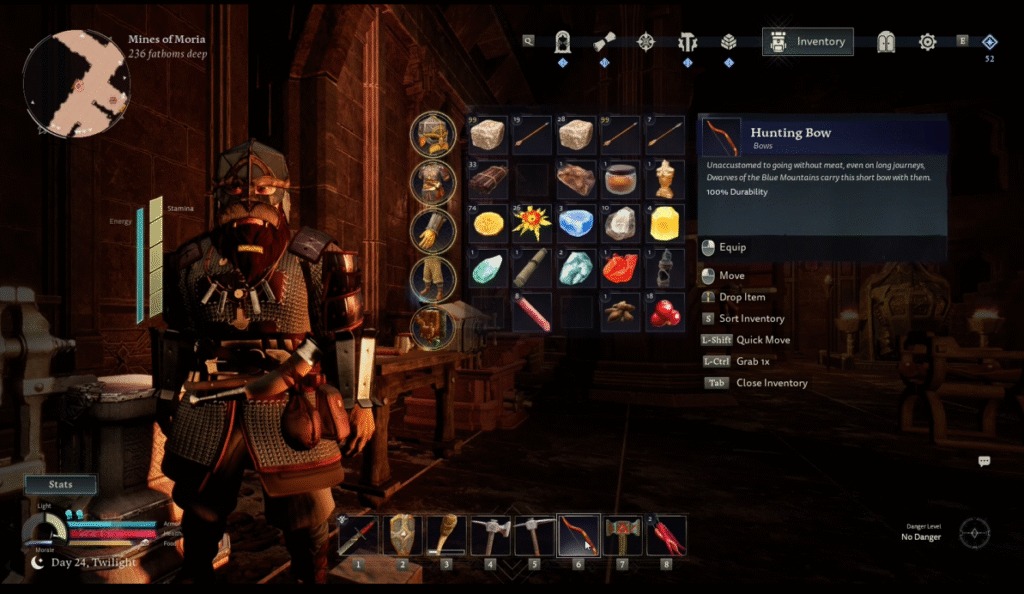
Task: Select the war hammer hotbar slot
Action: click(622, 535)
